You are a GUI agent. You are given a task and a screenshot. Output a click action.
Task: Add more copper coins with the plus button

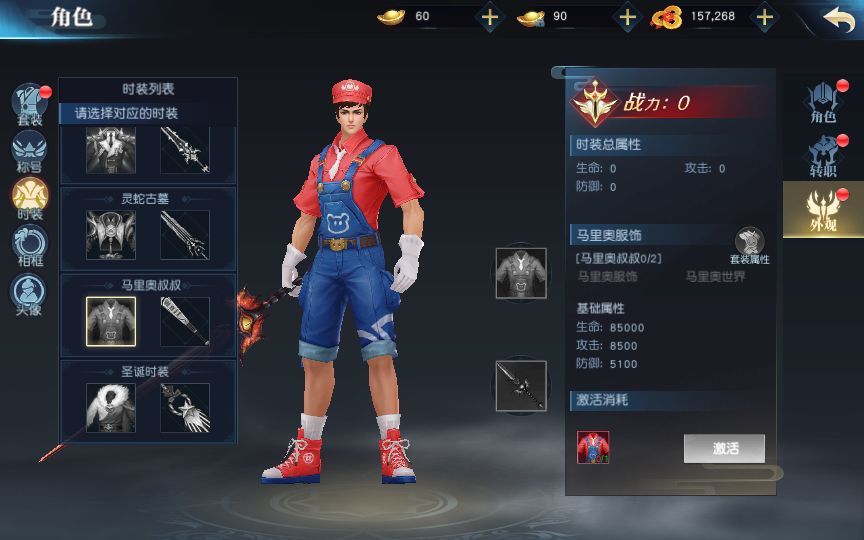(765, 17)
